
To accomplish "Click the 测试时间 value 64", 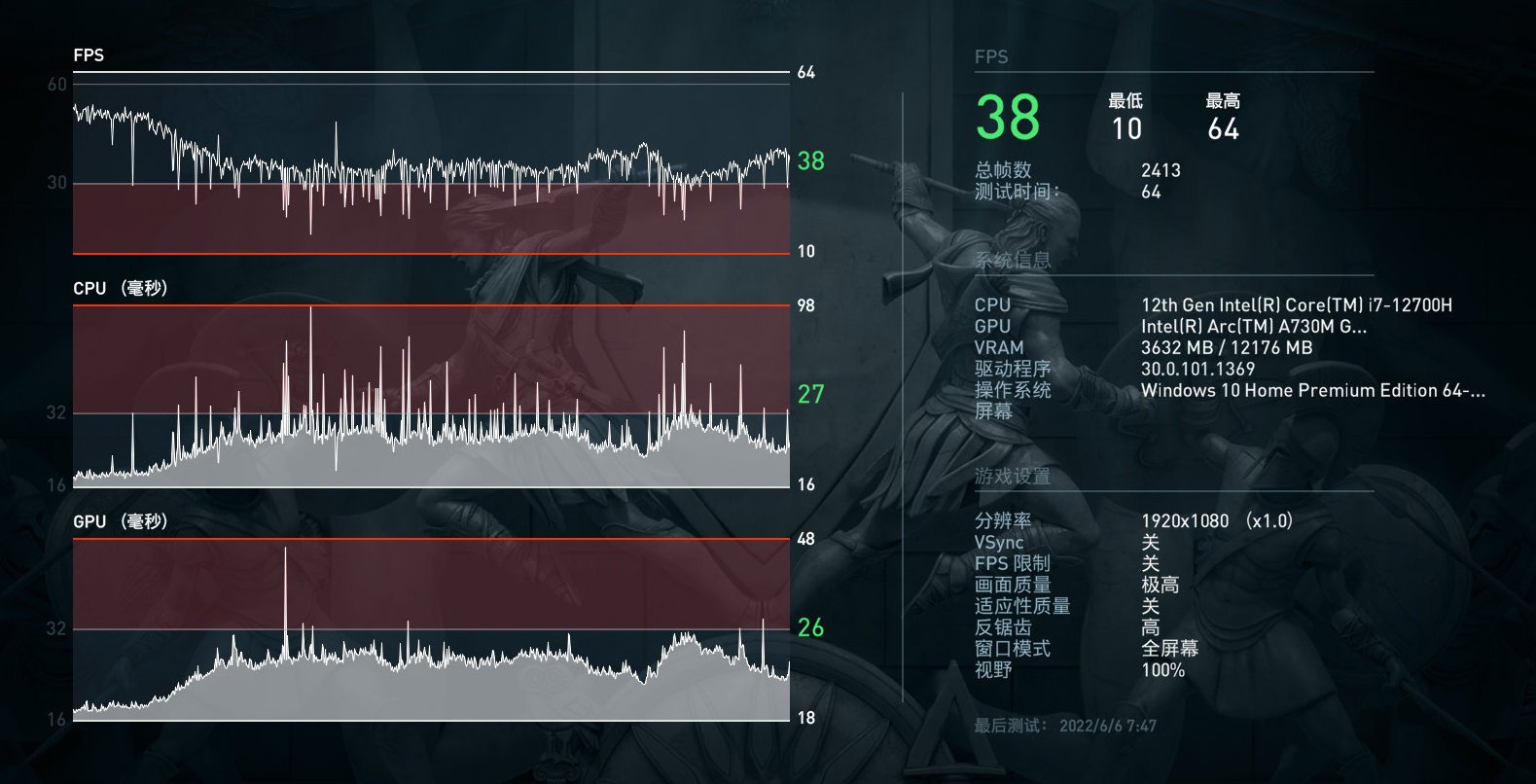I will (x=1152, y=192).
